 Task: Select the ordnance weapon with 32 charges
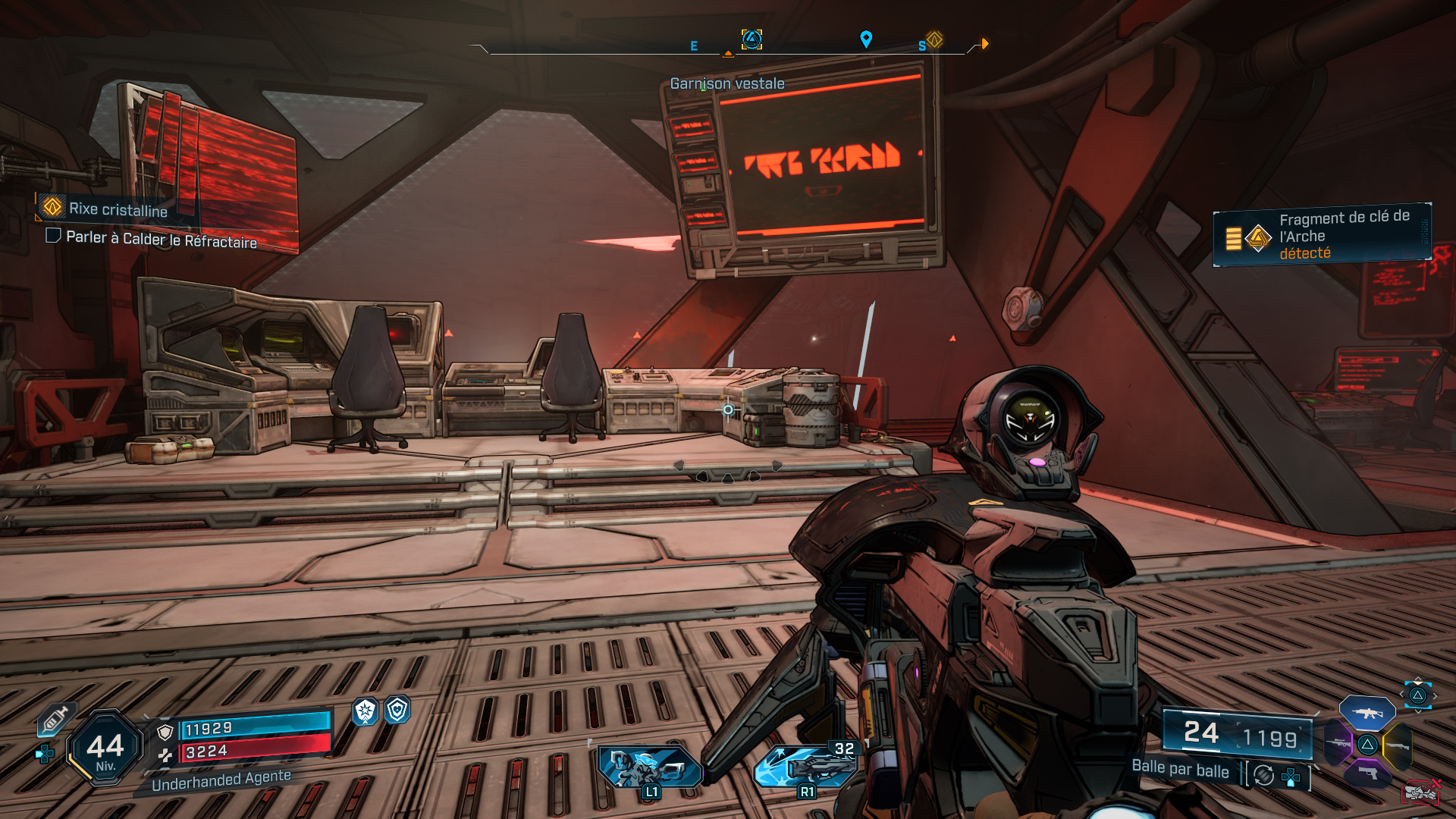click(x=808, y=765)
